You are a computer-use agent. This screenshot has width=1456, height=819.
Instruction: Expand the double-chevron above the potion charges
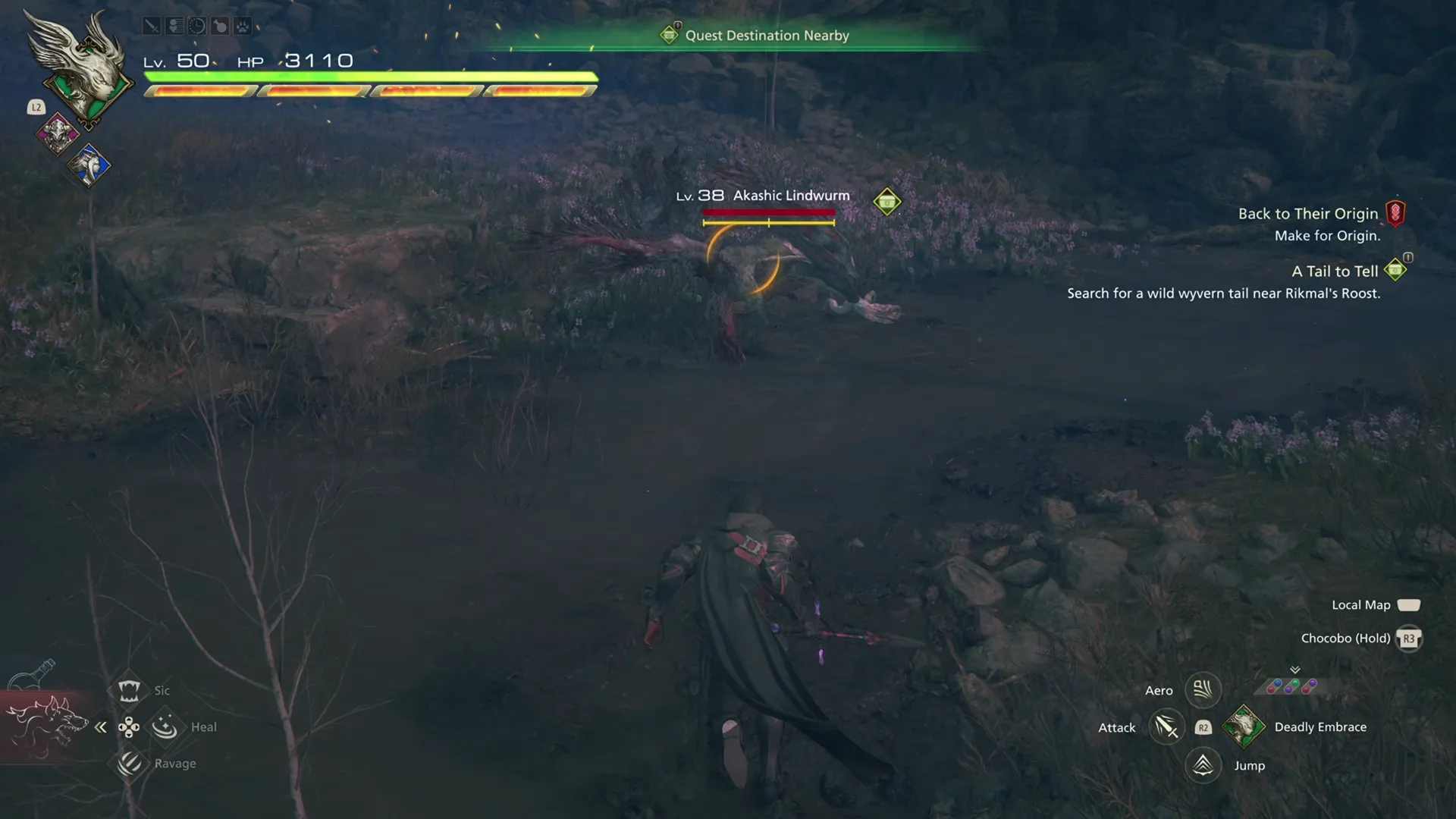pos(1295,670)
